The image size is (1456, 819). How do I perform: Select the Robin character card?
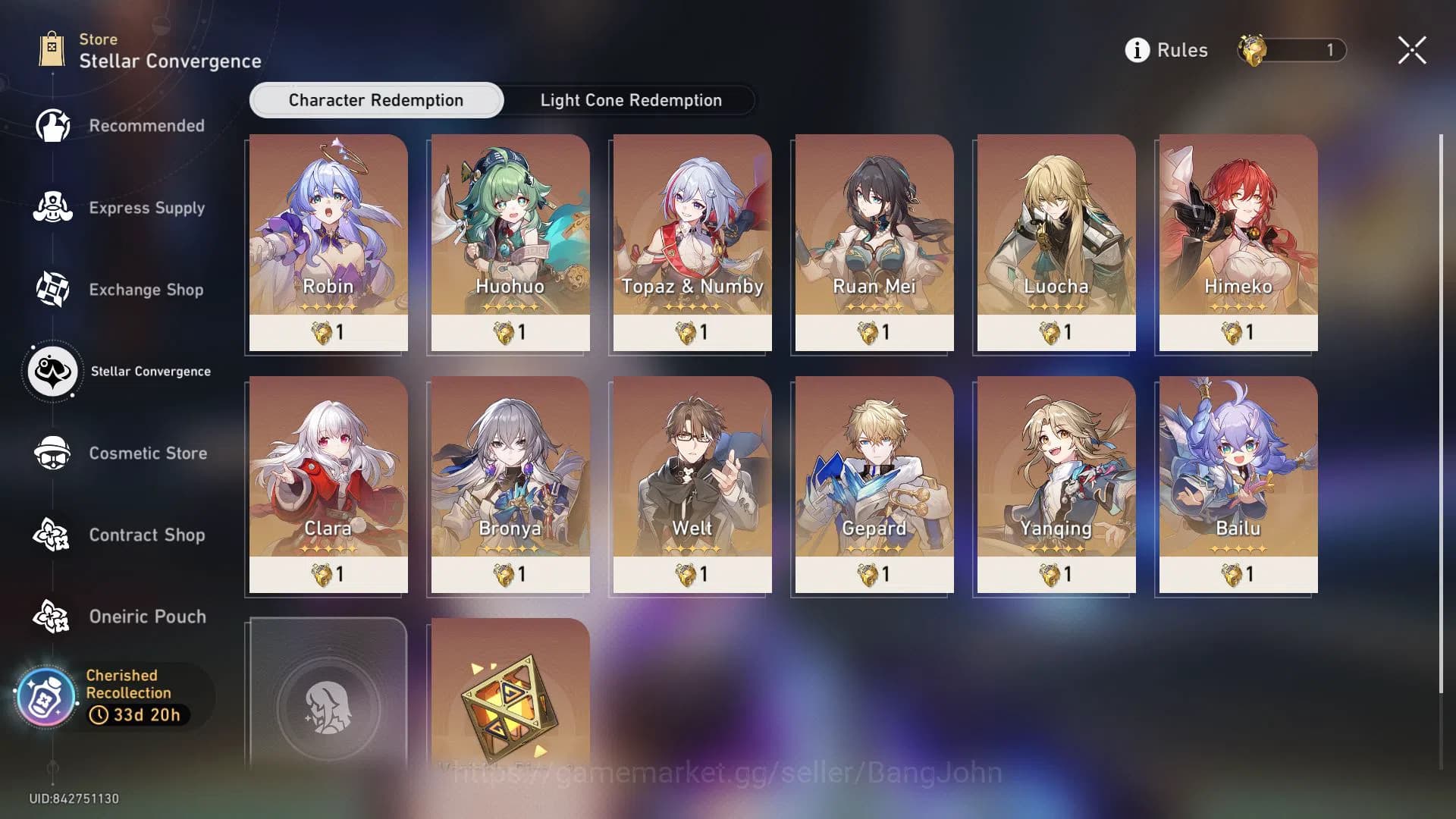click(327, 243)
